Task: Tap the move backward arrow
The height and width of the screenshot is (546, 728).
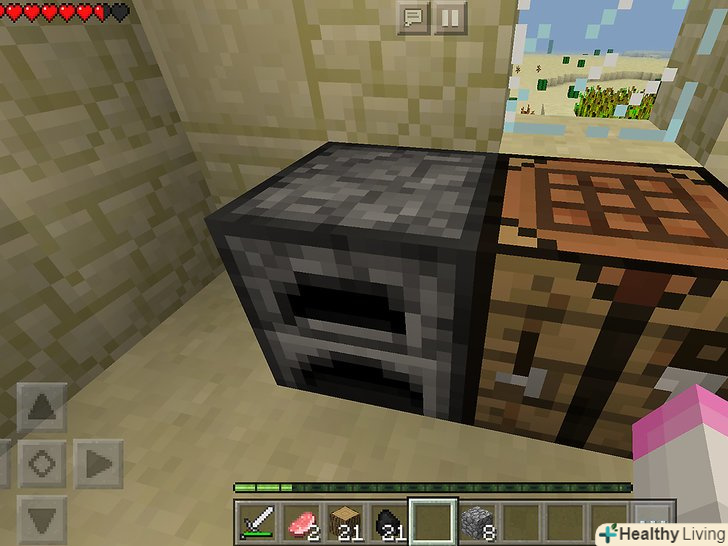Action: pyautogui.click(x=42, y=519)
